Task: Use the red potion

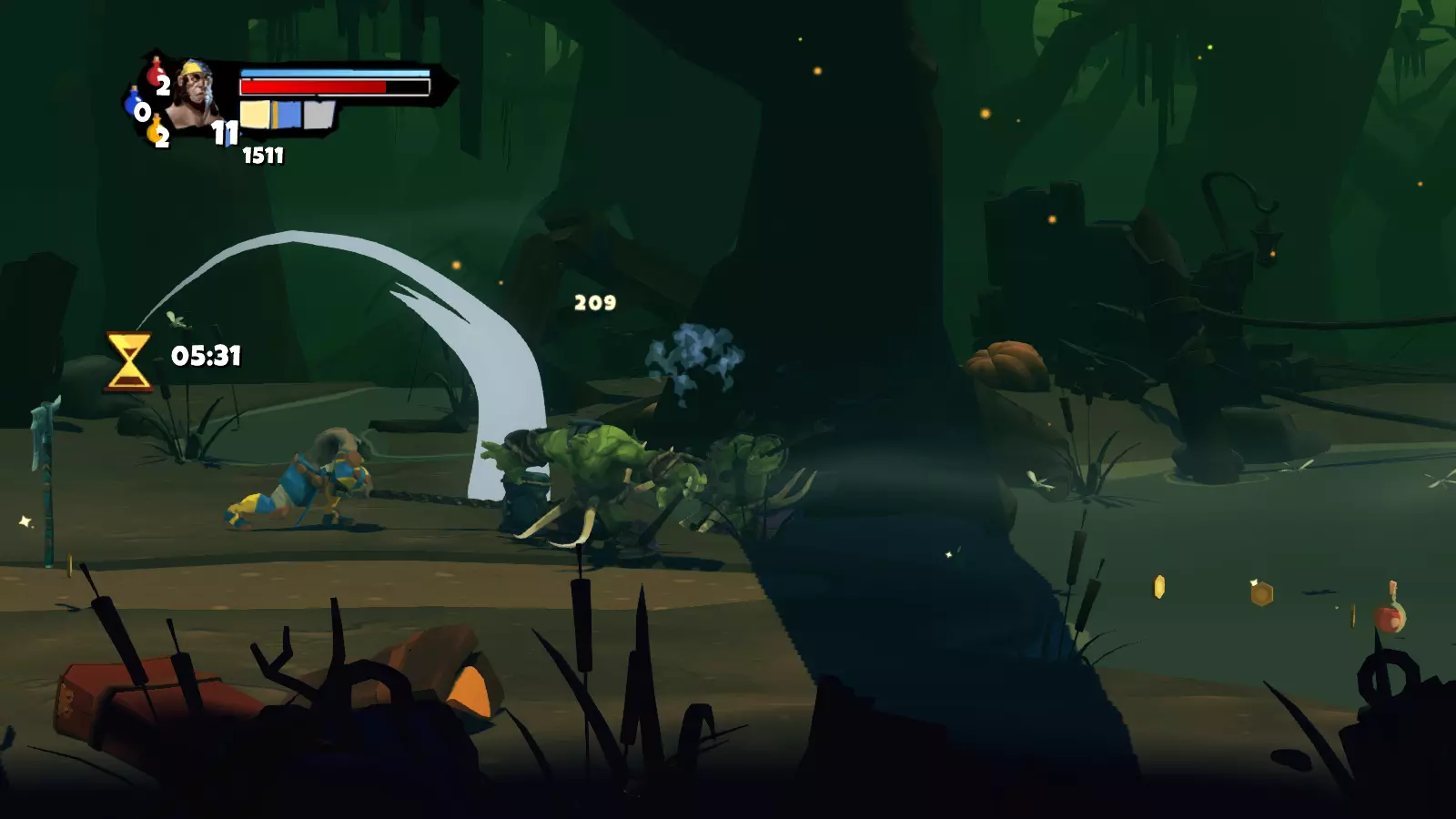Action: (157, 73)
